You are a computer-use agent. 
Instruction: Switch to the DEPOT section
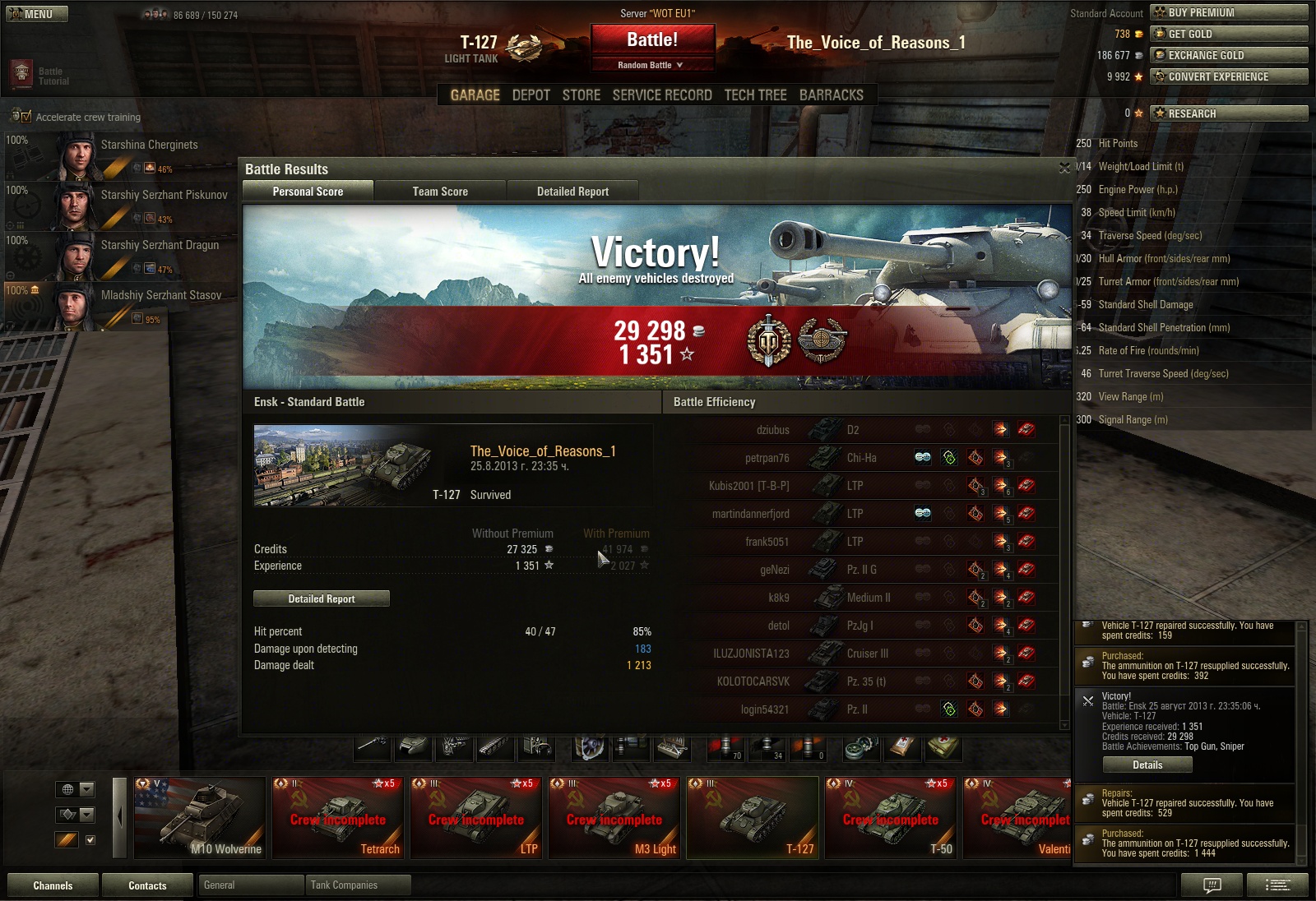(531, 95)
